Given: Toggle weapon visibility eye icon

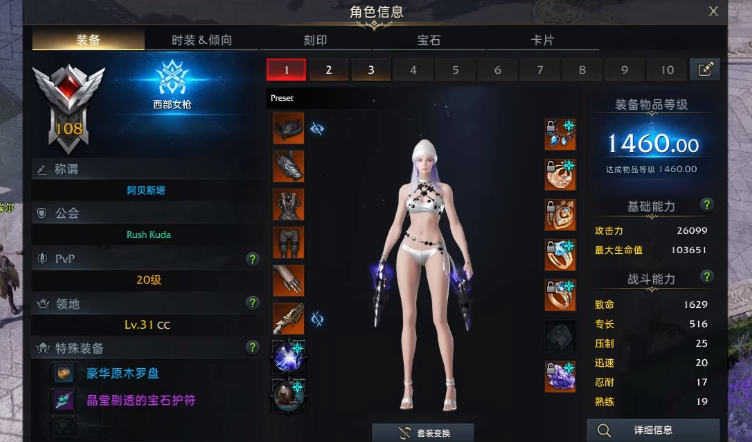Looking at the screenshot, I should [x=318, y=319].
